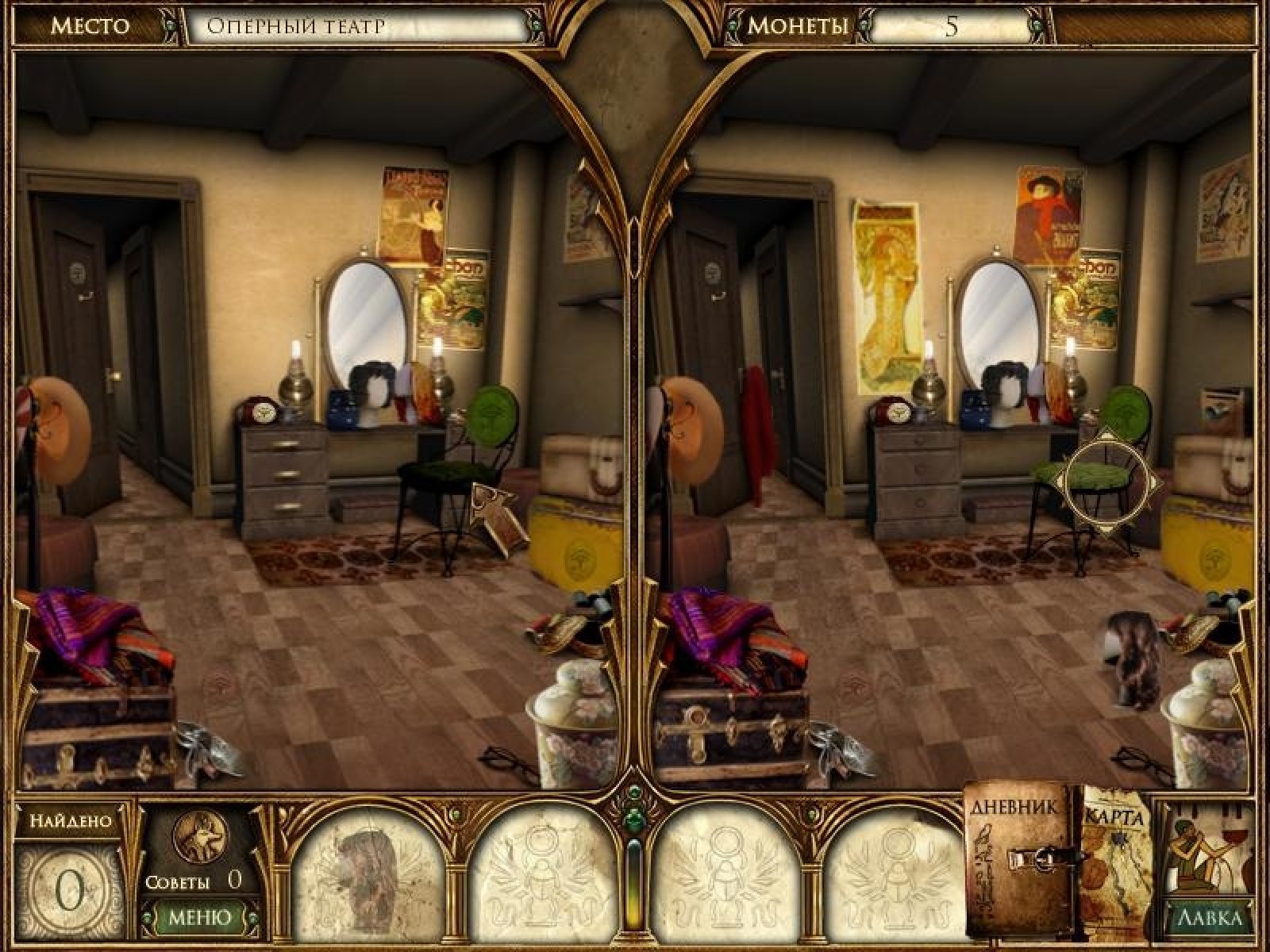
Task: Open the МЕНЮ button
Action: [200, 918]
